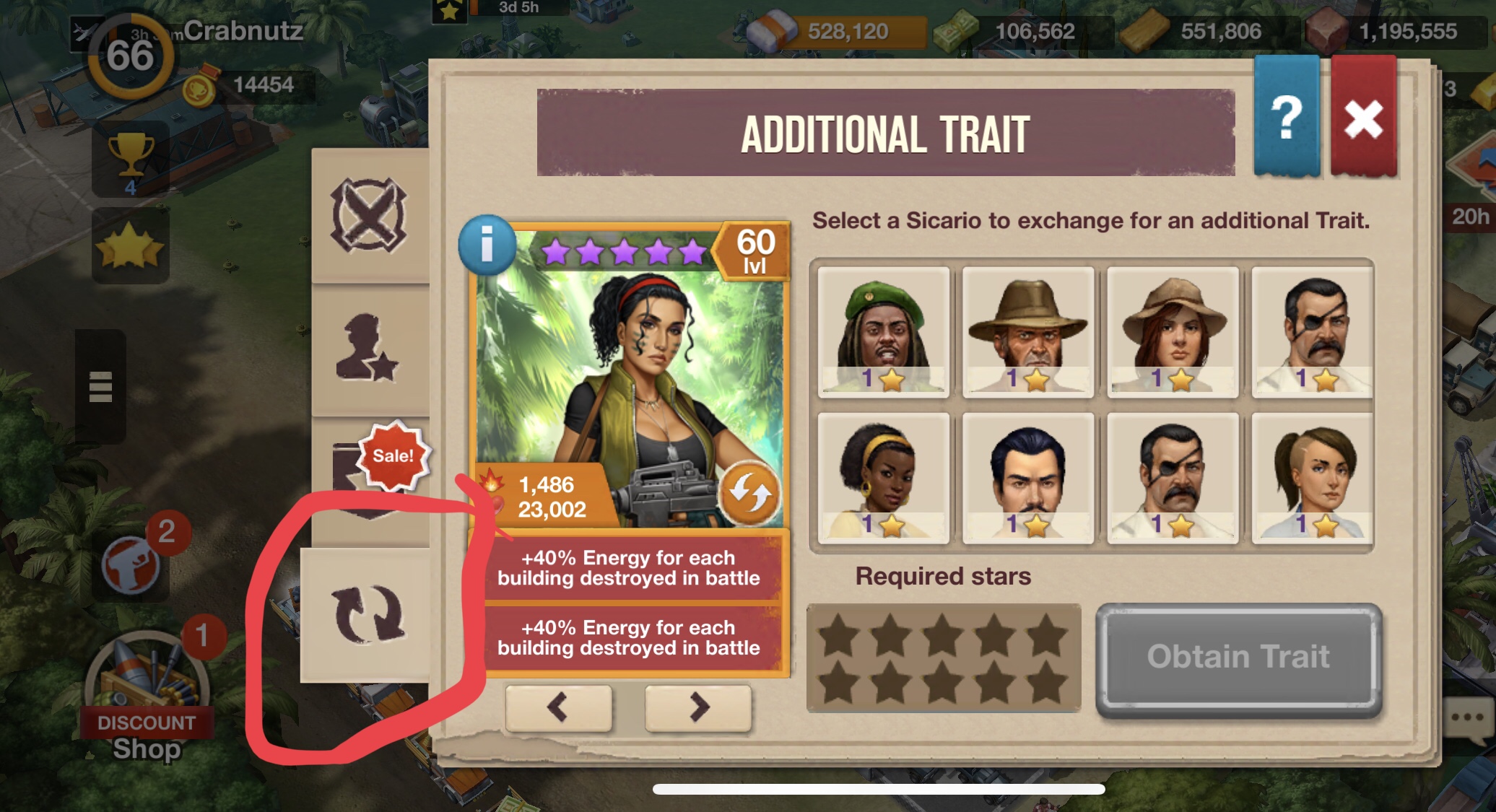This screenshot has width=1496, height=812.
Task: Open the Sicario star silhouette tab
Action: click(x=368, y=348)
